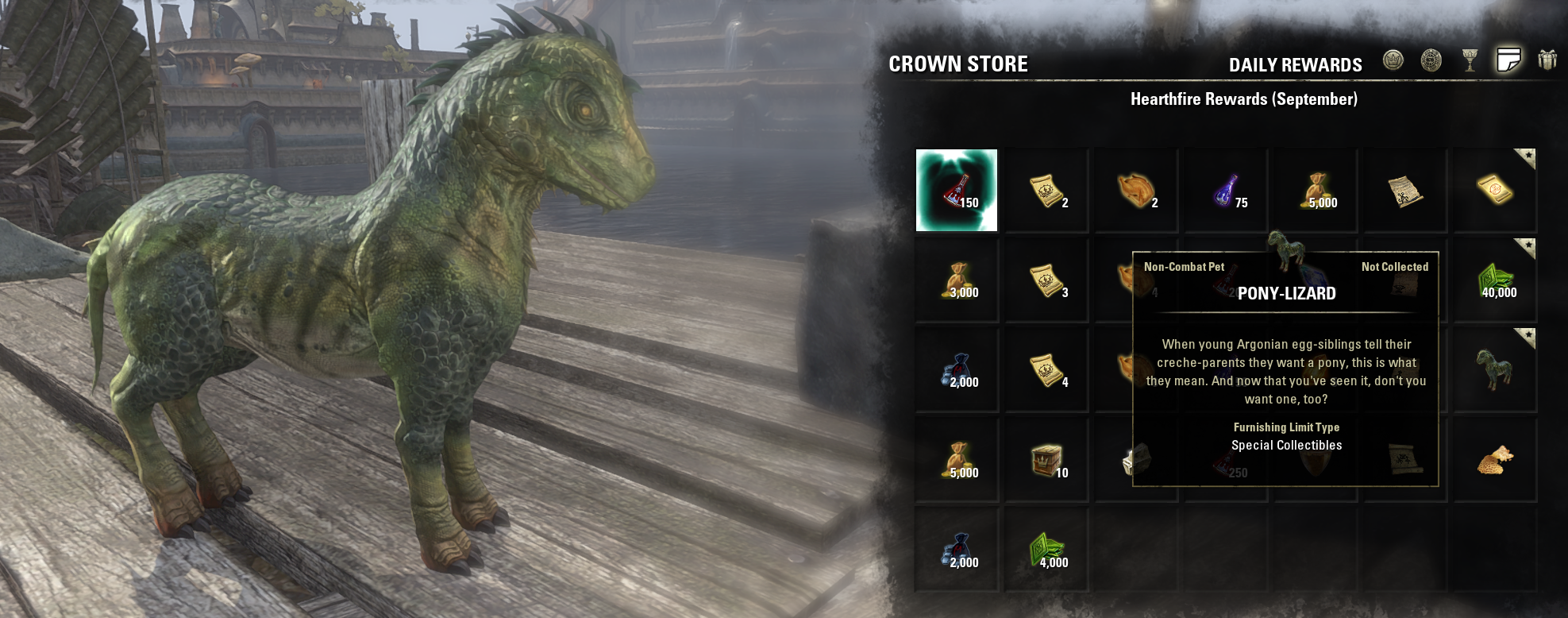Select the 40,000 green reward tile

pyautogui.click(x=1495, y=280)
